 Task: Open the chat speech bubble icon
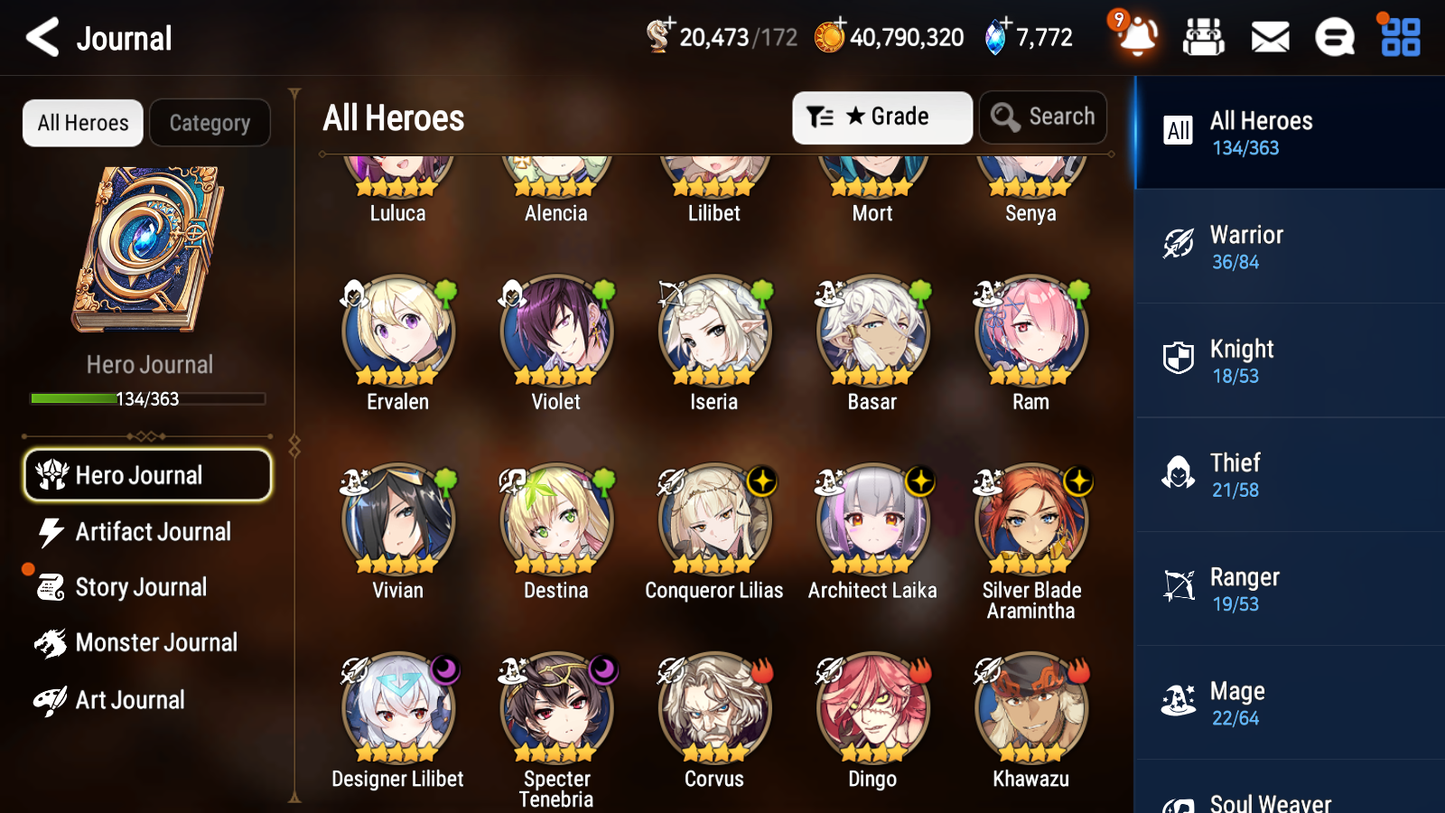click(1334, 36)
